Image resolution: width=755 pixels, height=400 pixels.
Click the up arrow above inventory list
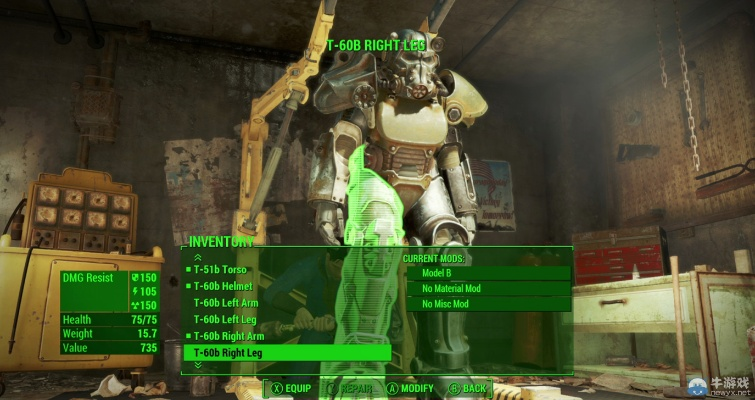pyautogui.click(x=197, y=257)
